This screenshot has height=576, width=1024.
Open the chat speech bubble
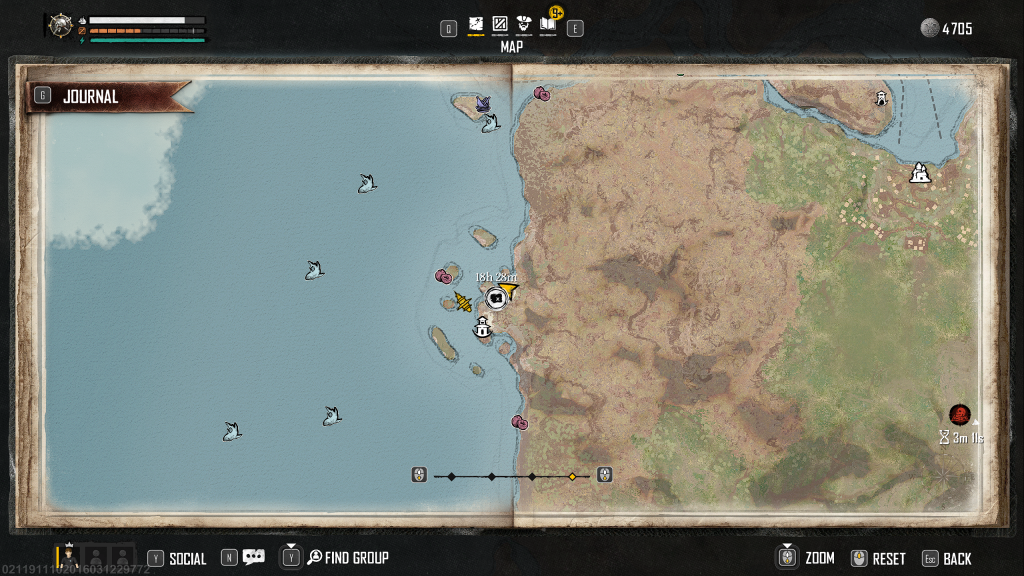click(x=253, y=558)
